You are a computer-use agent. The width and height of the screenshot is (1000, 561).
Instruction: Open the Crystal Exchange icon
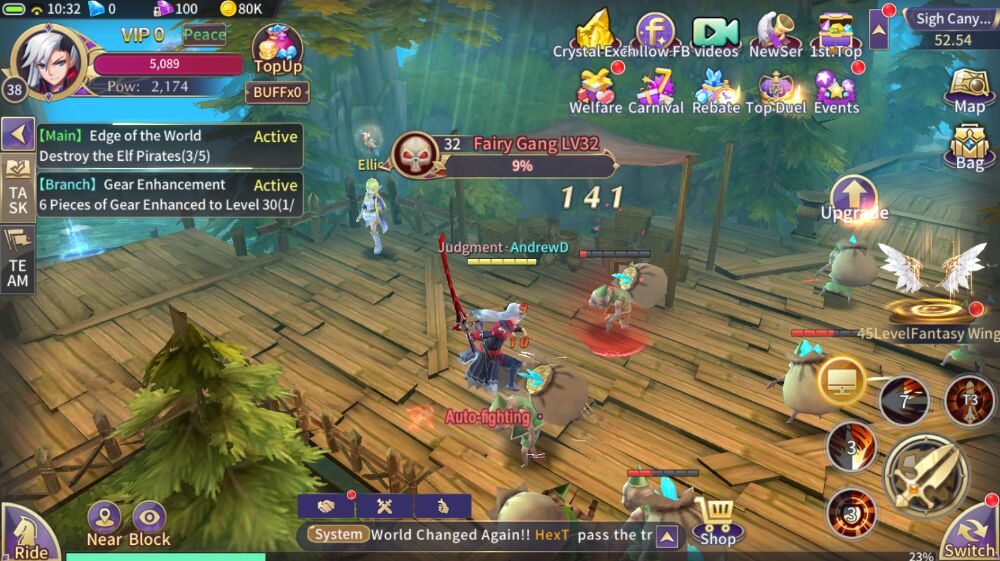(595, 36)
